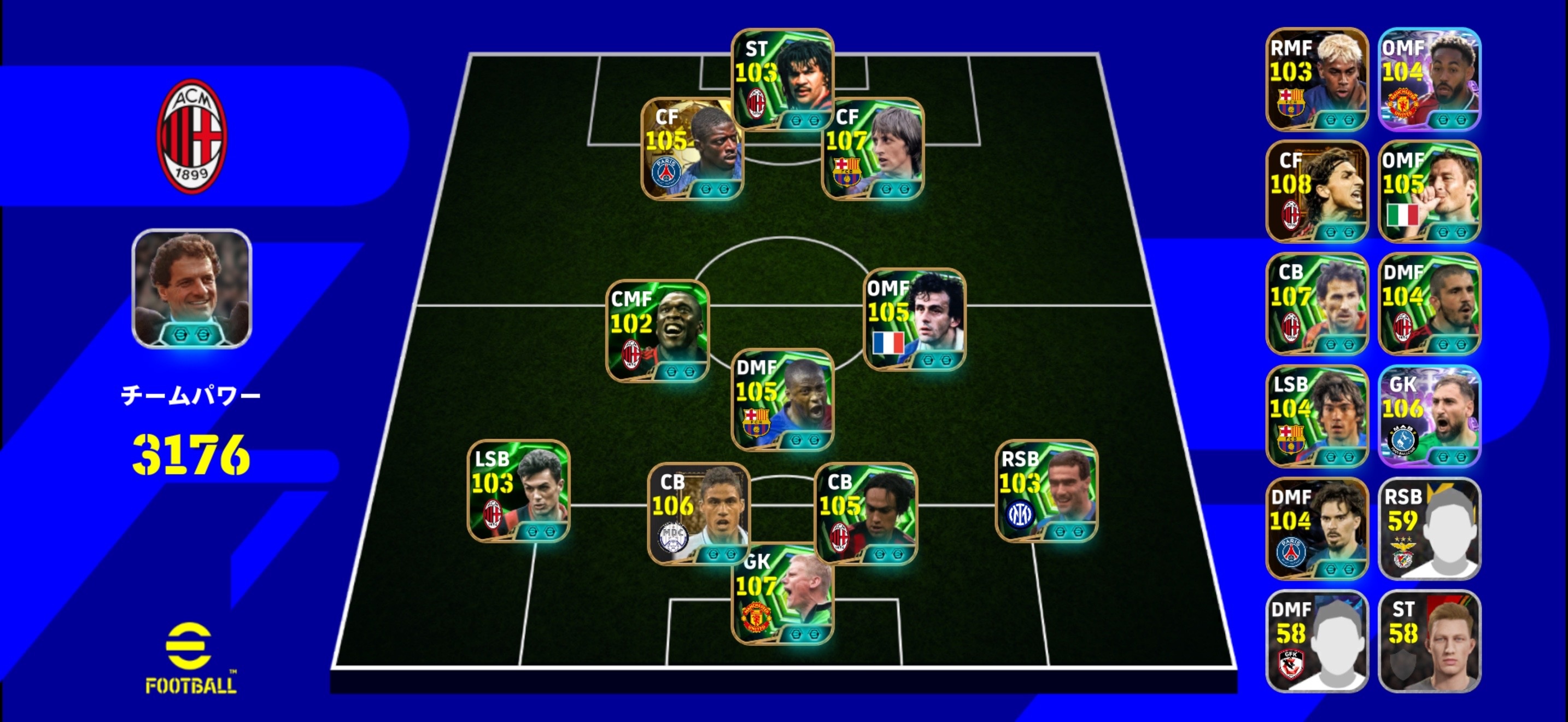This screenshot has width=1568, height=722.
Task: Select the RSB 59 reserve card
Action: click(x=1429, y=528)
